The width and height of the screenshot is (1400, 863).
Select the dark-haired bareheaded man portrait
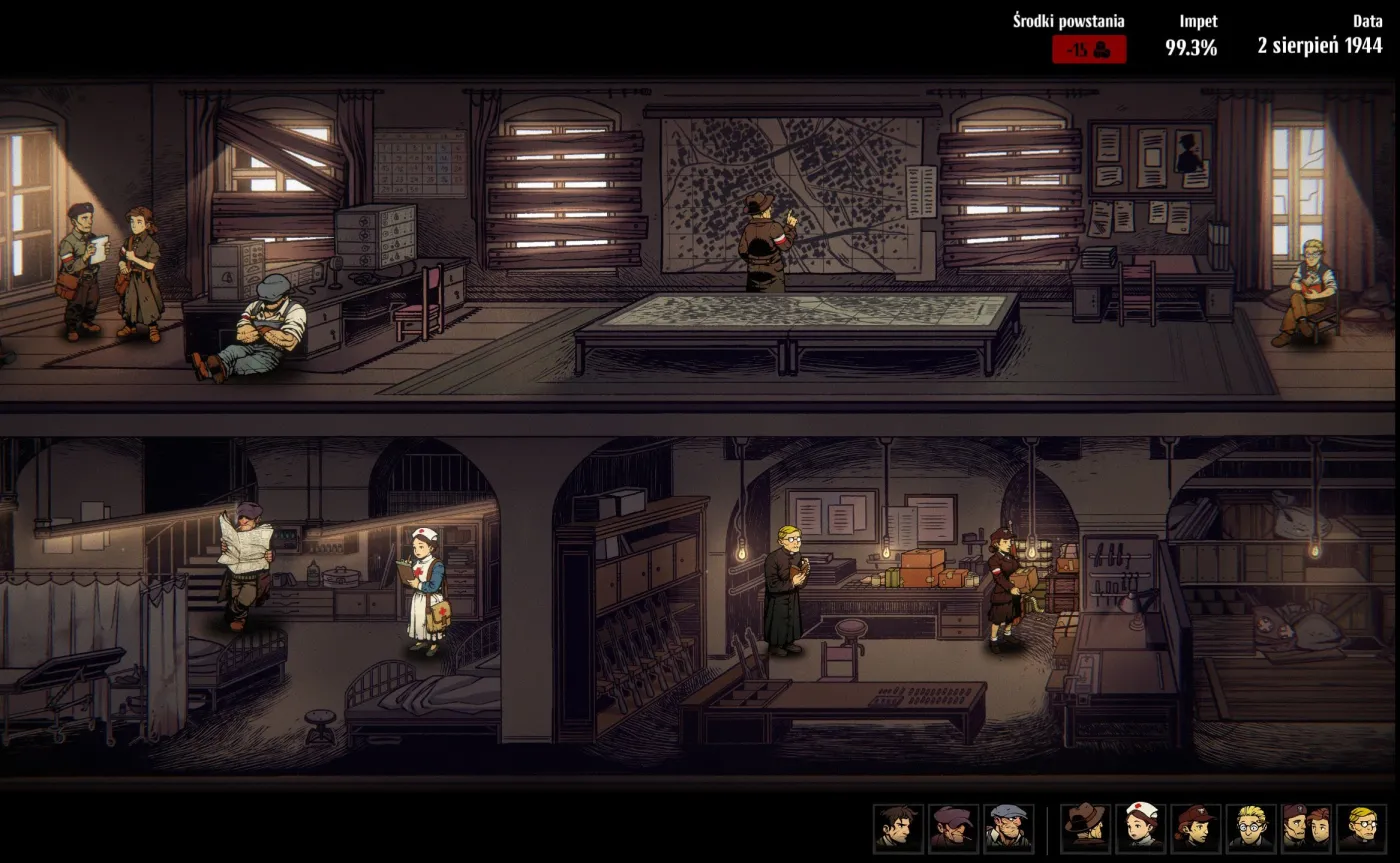(x=898, y=827)
